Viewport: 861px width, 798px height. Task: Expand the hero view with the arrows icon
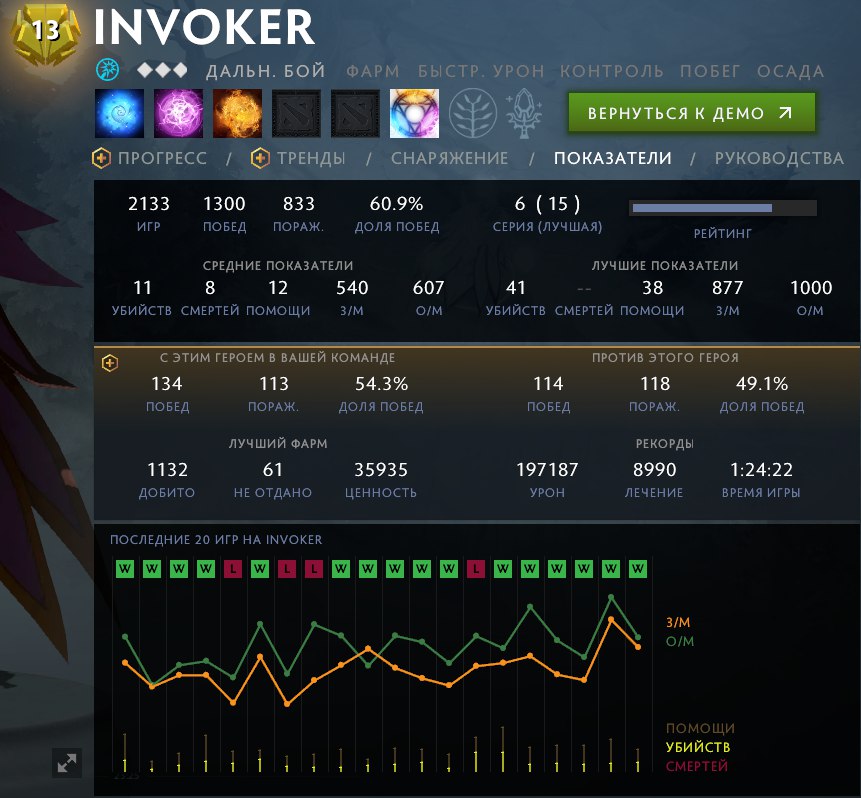67,763
